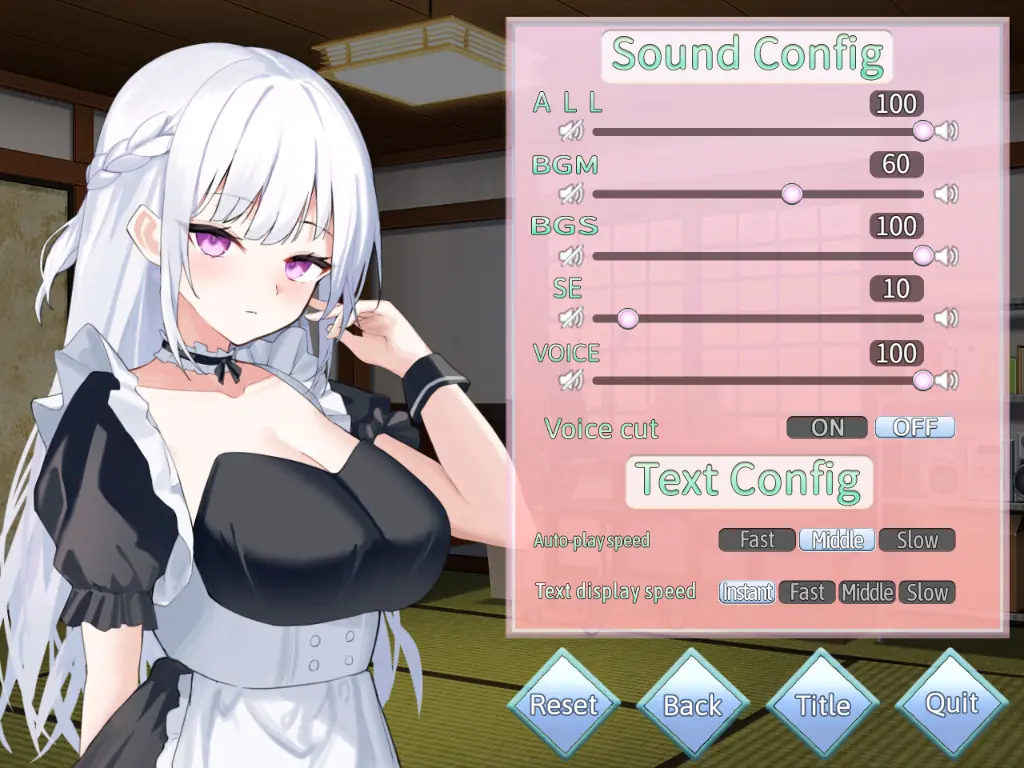Set text display speed to Instant

pyautogui.click(x=747, y=592)
